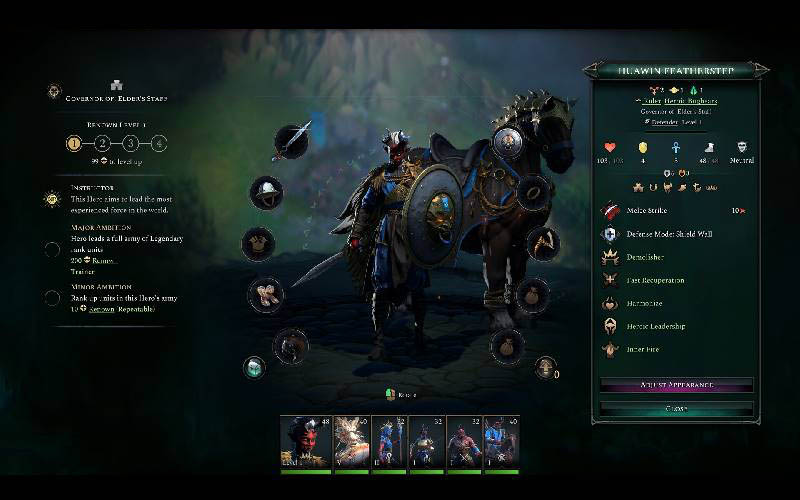The height and width of the screenshot is (500, 800).
Task: Select Renown Level 2 node
Action: 102,143
